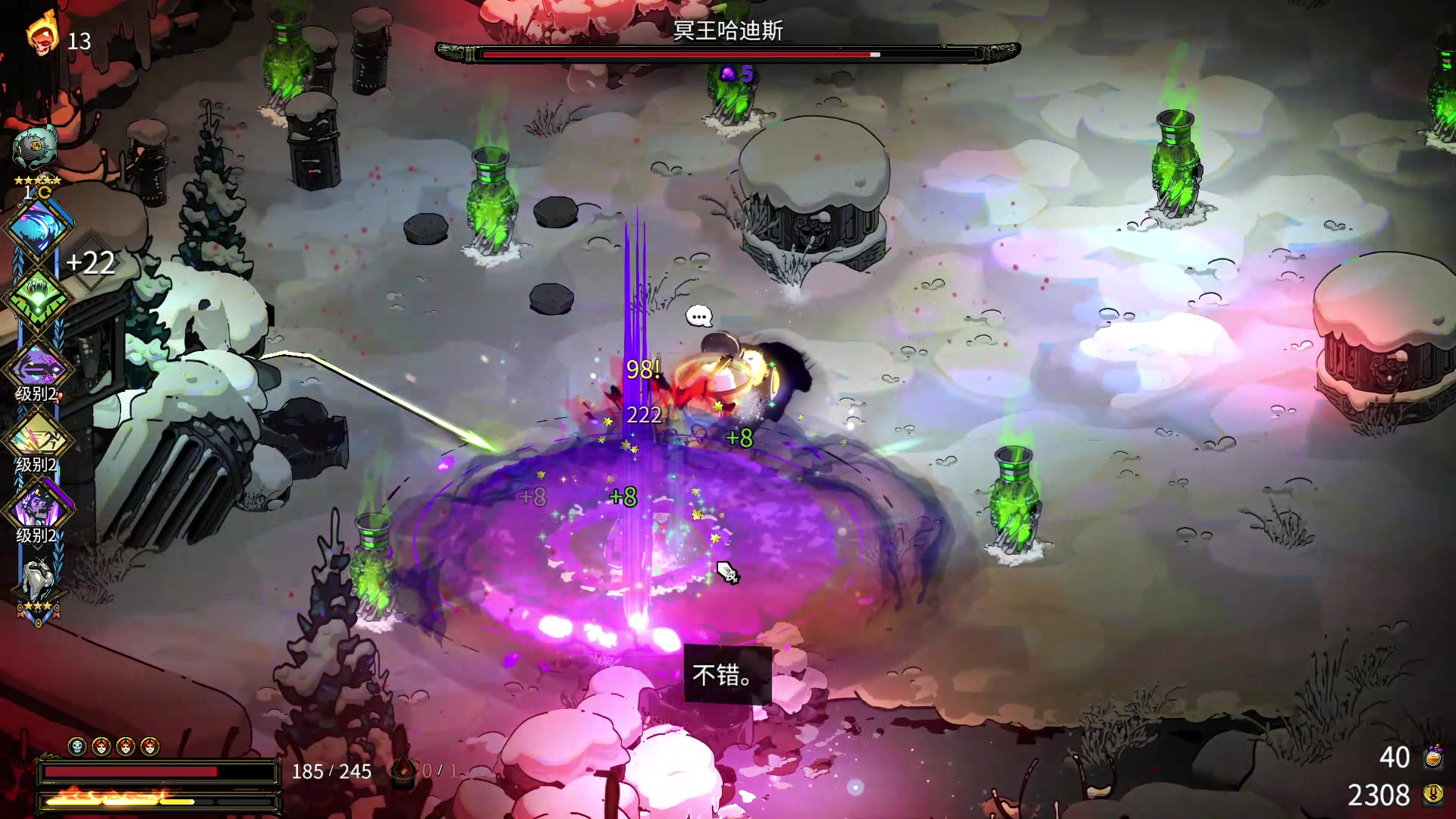Click the flaming skull heat icon
Image resolution: width=1456 pixels, height=819 pixels.
[x=42, y=33]
